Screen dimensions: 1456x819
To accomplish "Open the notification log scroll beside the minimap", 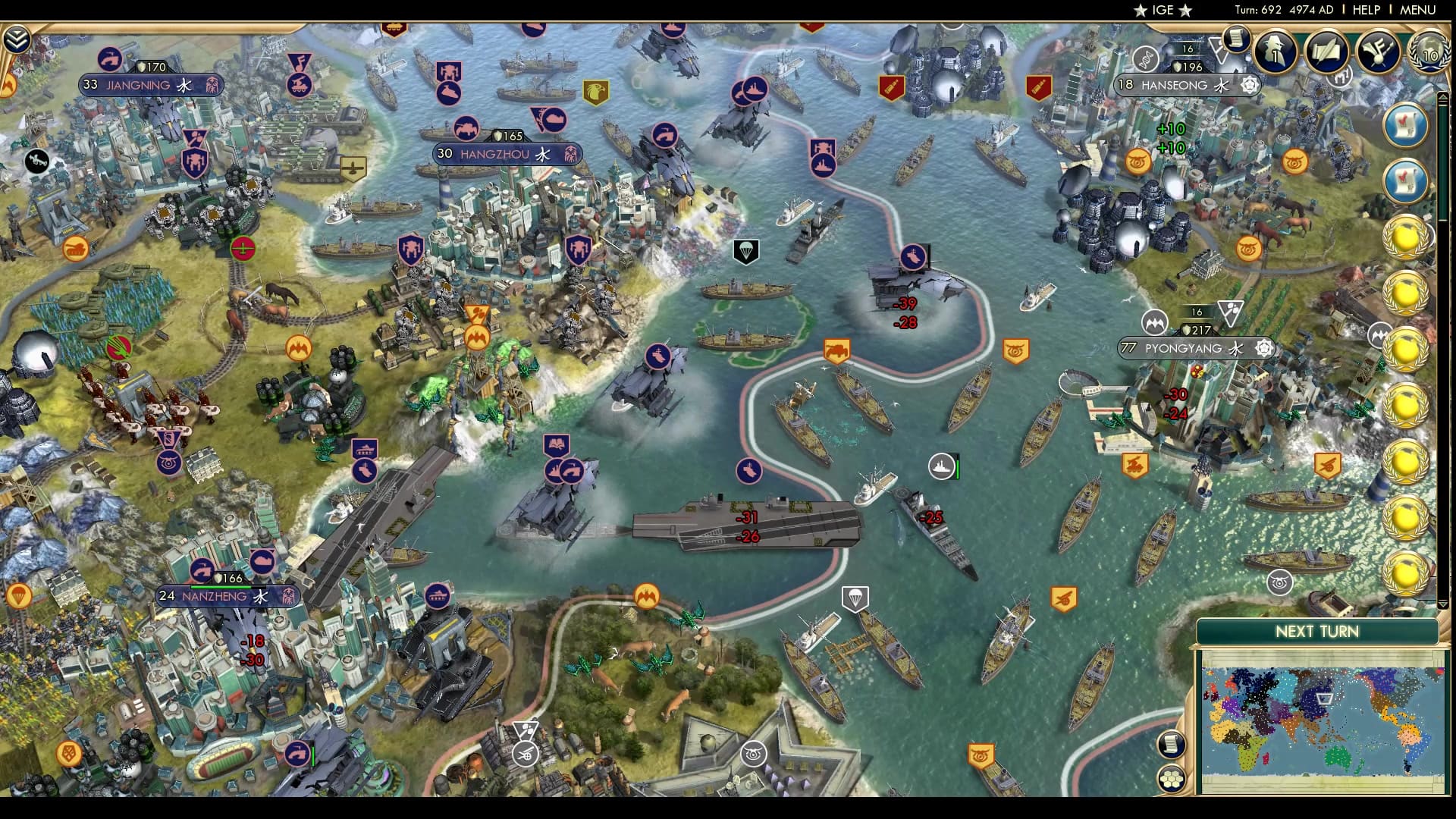I will click(1172, 743).
